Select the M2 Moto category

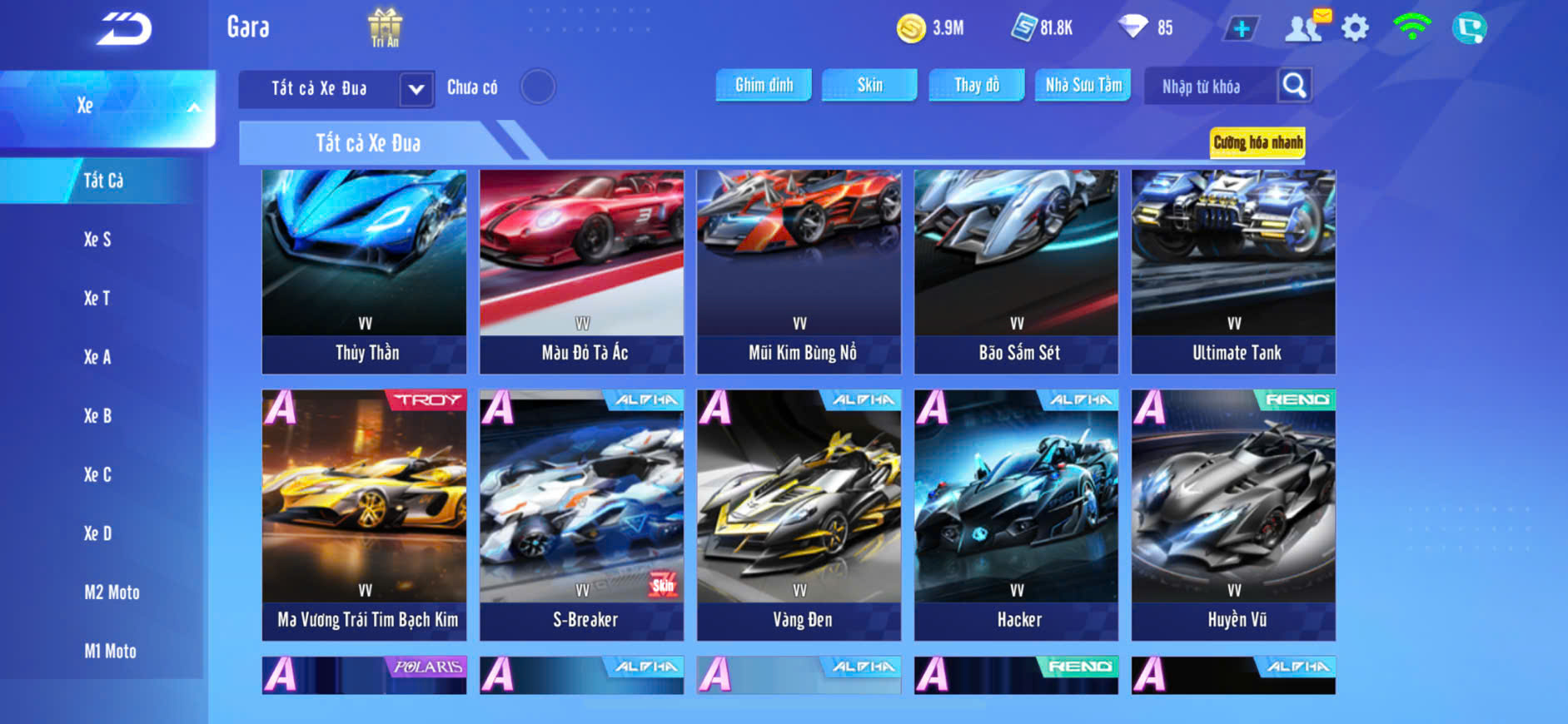coord(112,593)
